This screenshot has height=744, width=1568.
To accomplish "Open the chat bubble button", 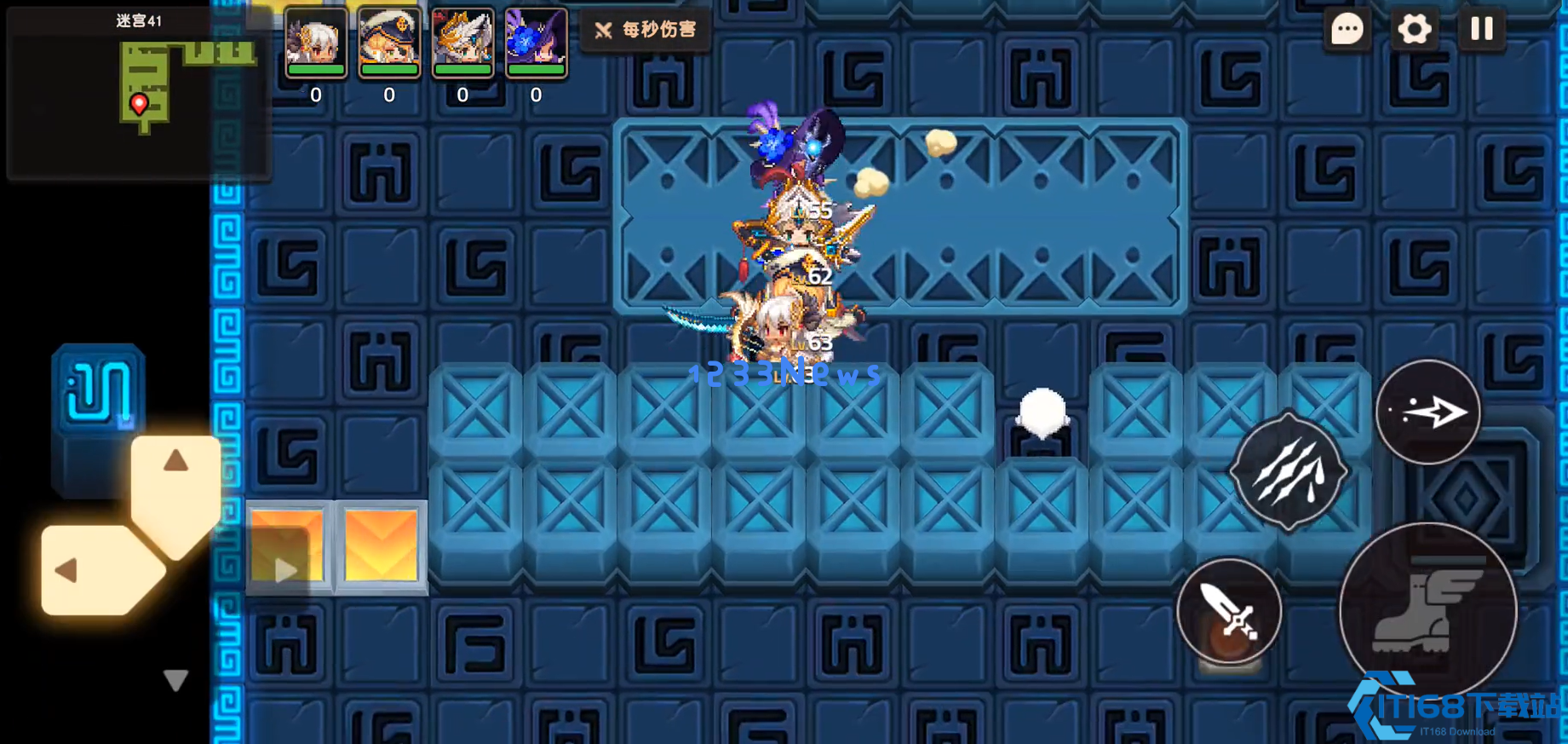I will click(x=1347, y=30).
